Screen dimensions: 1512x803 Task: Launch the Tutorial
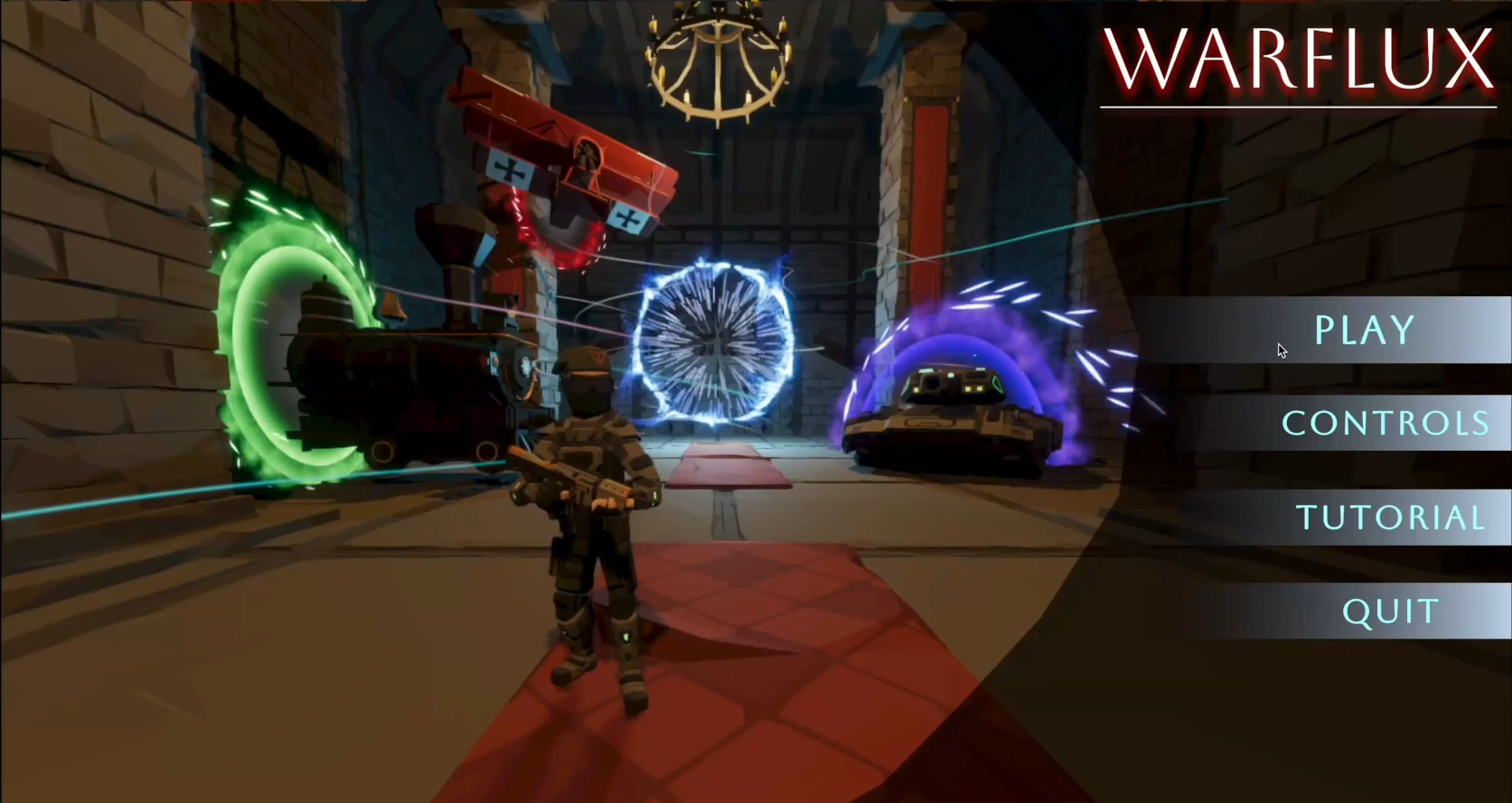pyautogui.click(x=1390, y=518)
